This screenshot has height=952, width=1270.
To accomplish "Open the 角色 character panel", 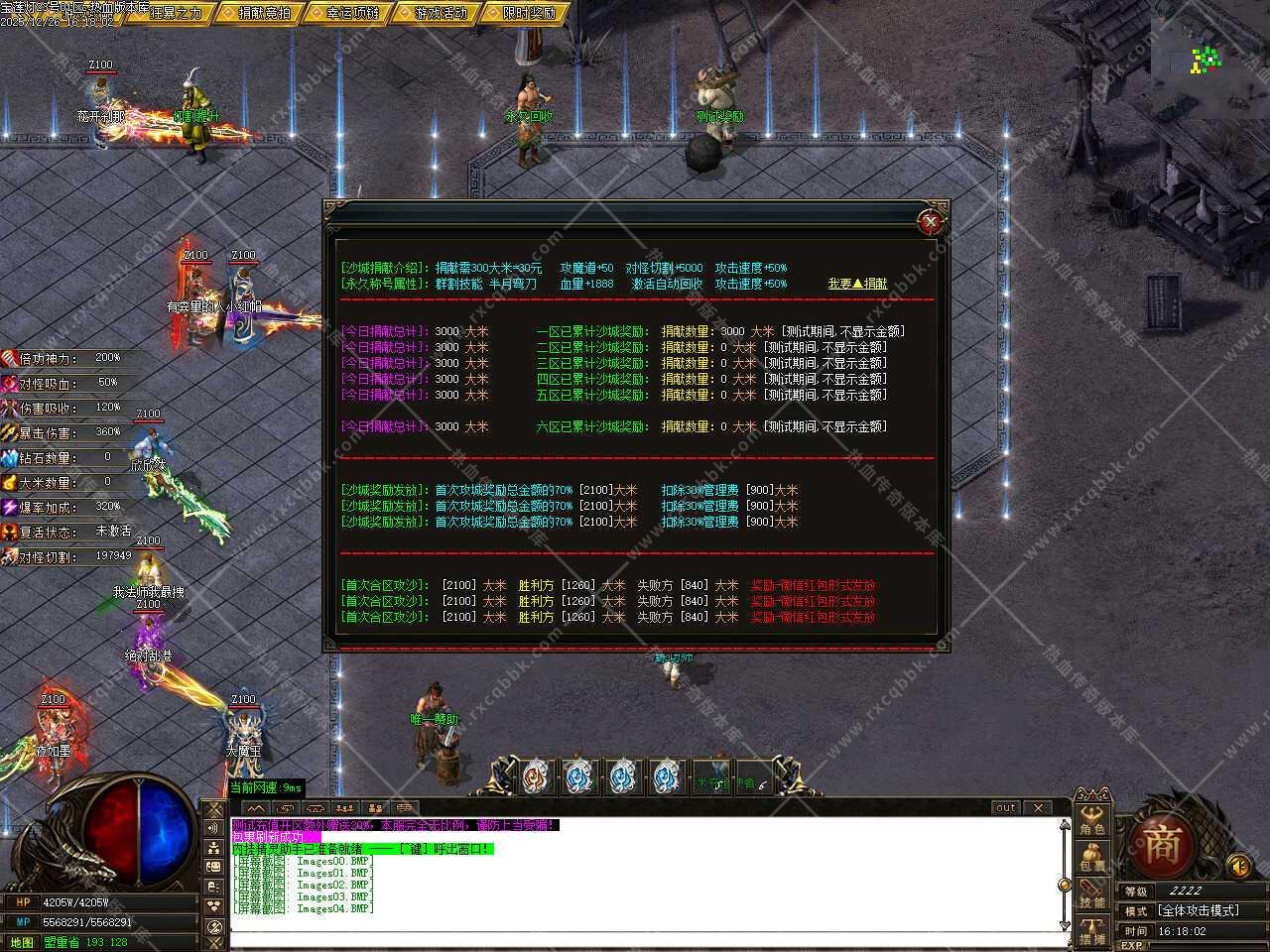I will 1092,818.
